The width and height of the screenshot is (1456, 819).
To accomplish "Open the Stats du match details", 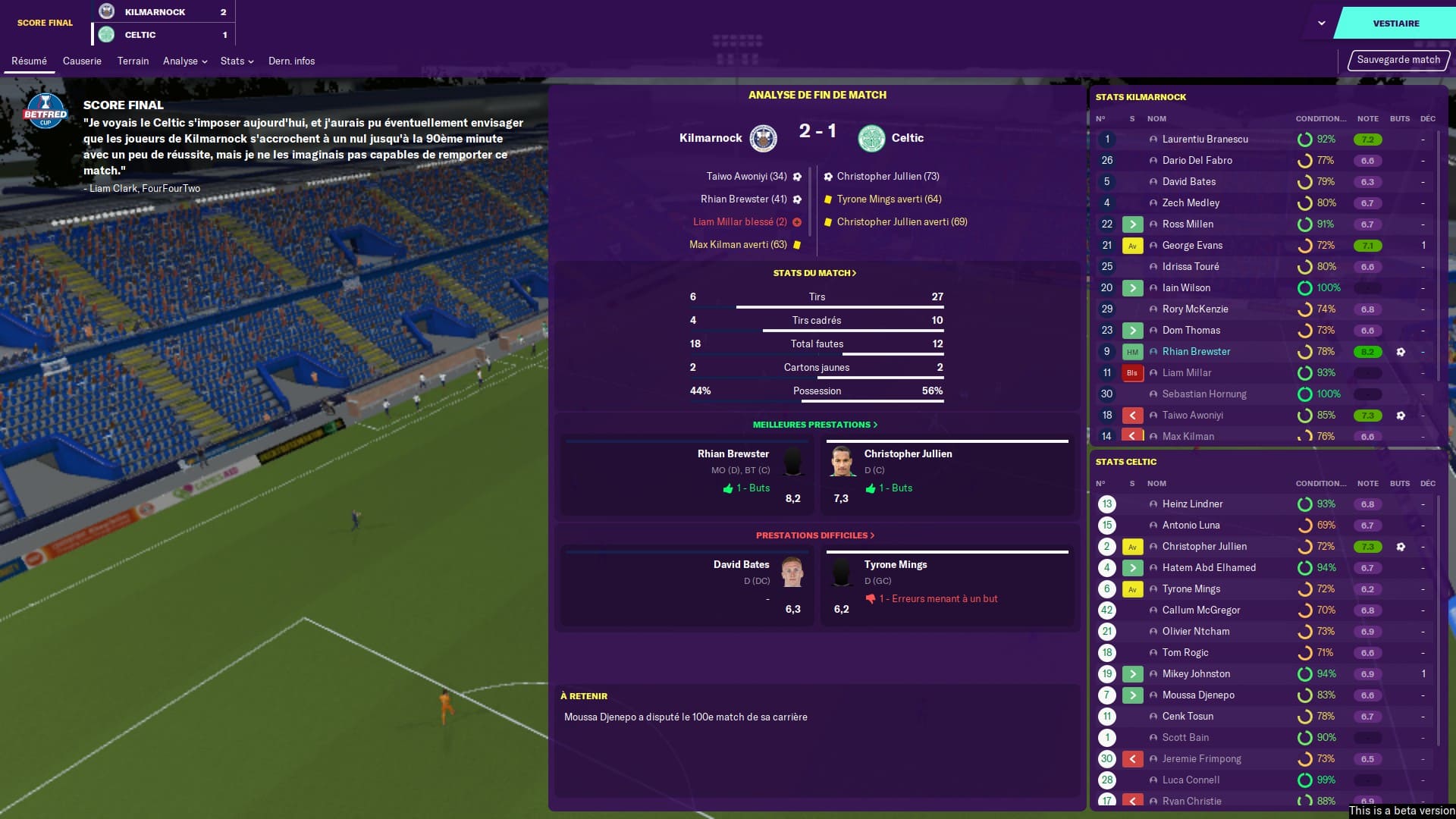I will (x=814, y=273).
